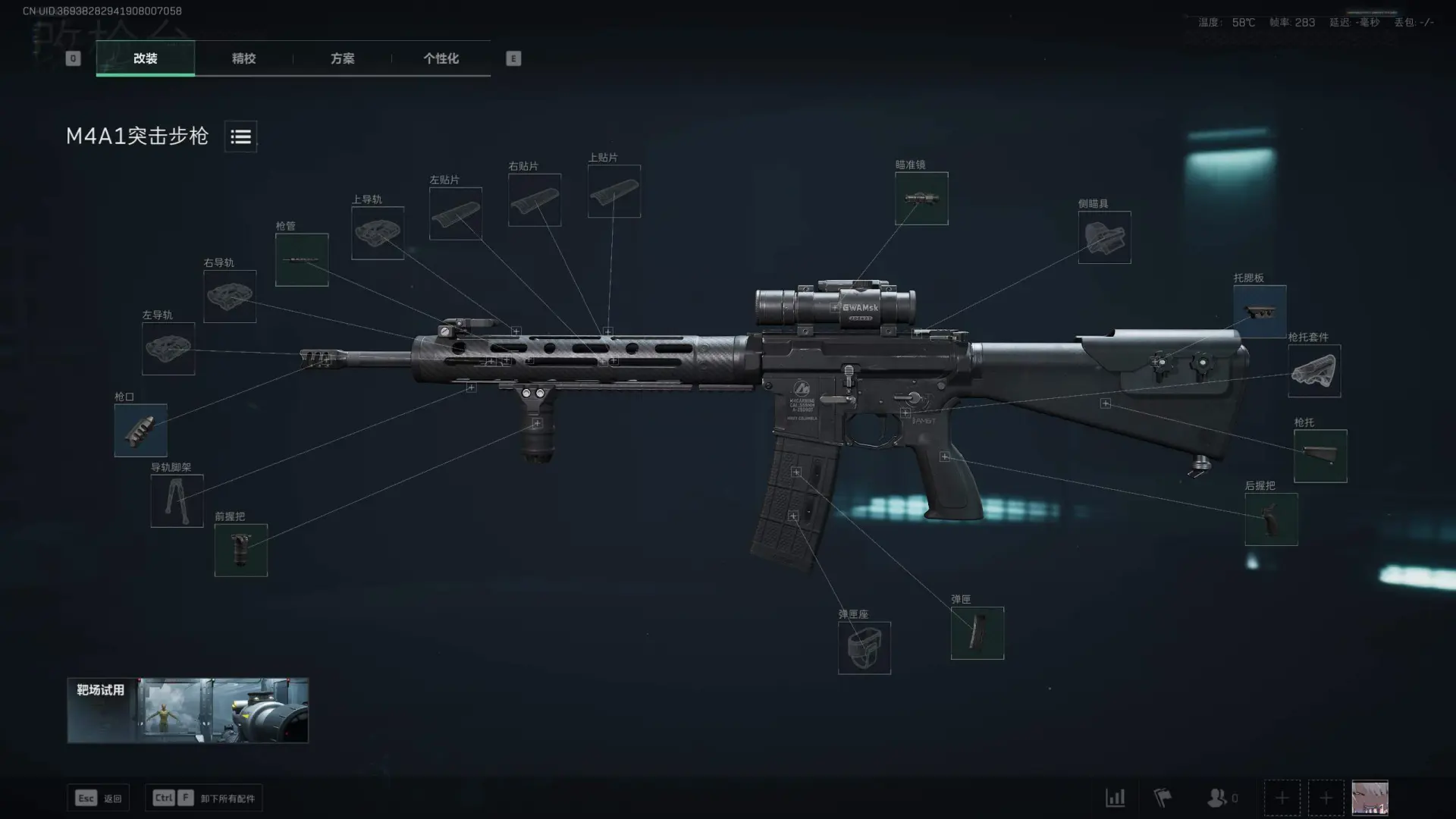Select the 导轨脚架 bipod slot
Image resolution: width=1456 pixels, height=819 pixels.
177,500
